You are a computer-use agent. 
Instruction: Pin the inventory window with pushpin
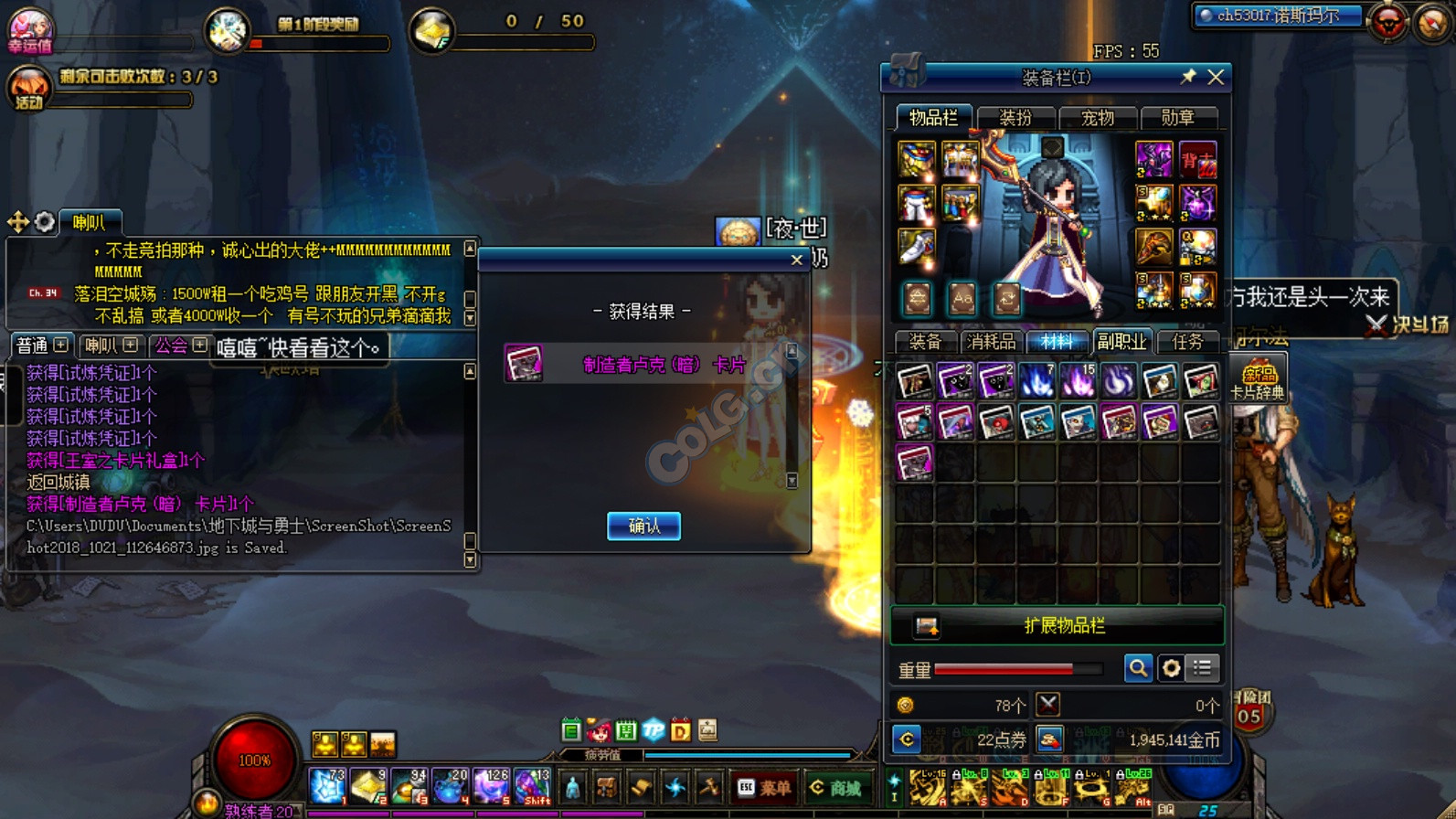point(1187,78)
